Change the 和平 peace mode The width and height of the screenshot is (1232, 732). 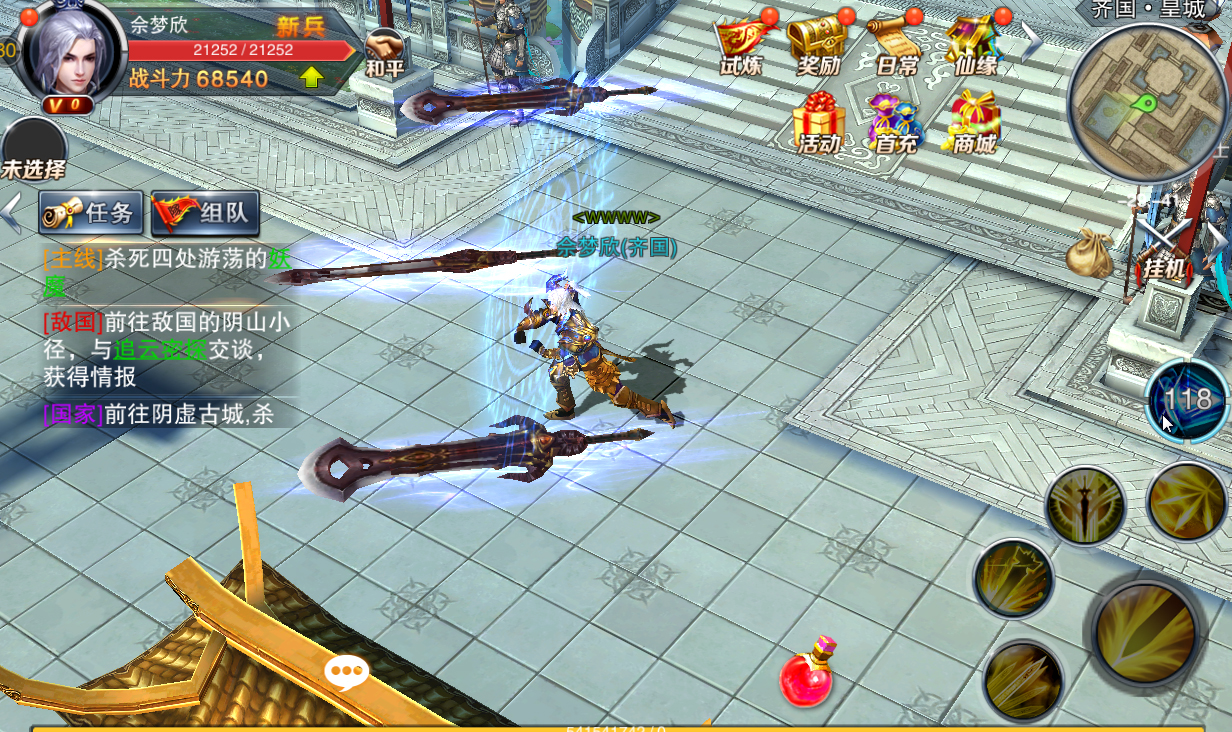(385, 52)
